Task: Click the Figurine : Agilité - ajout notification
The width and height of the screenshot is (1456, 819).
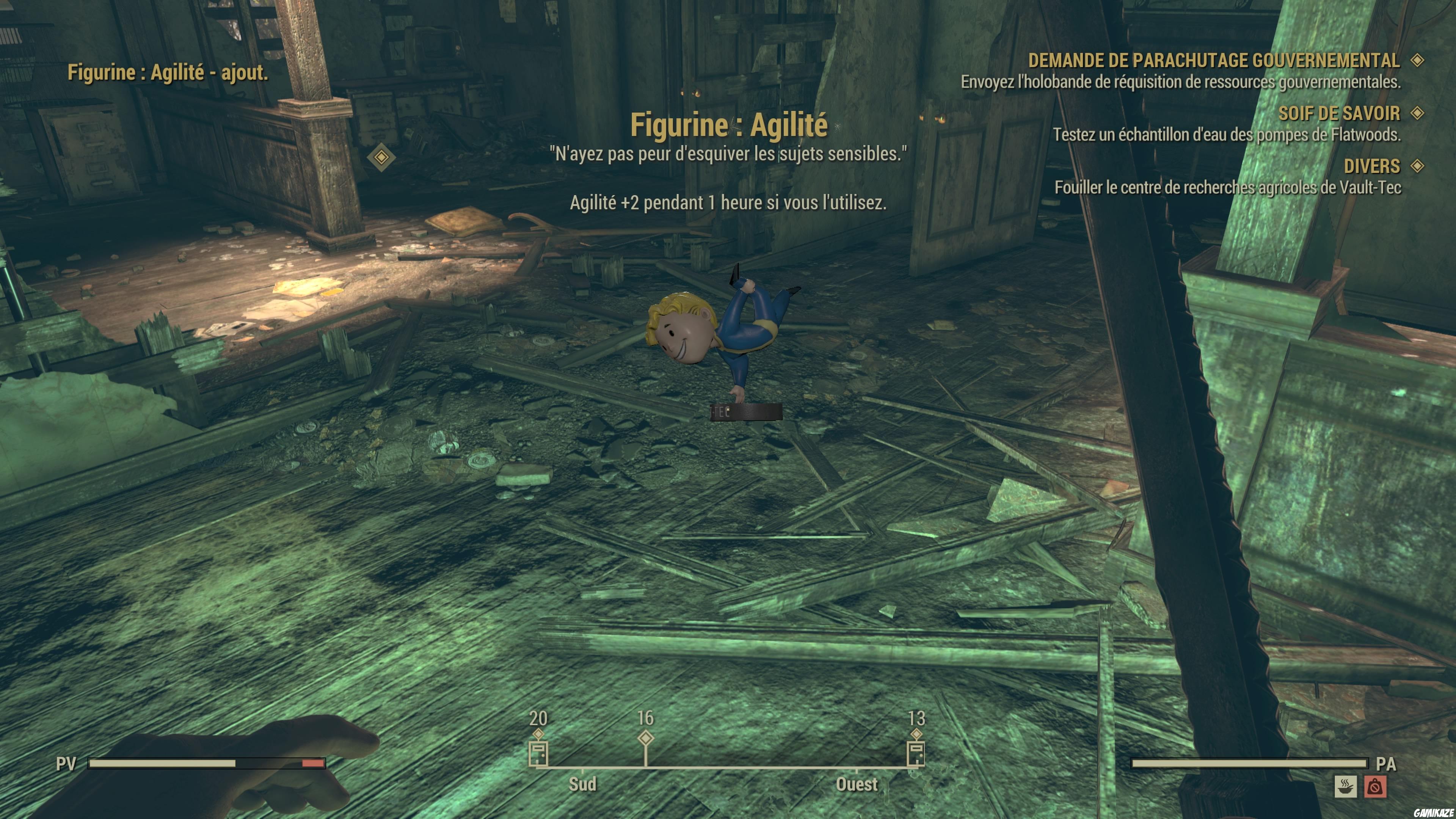Action: pyautogui.click(x=169, y=72)
